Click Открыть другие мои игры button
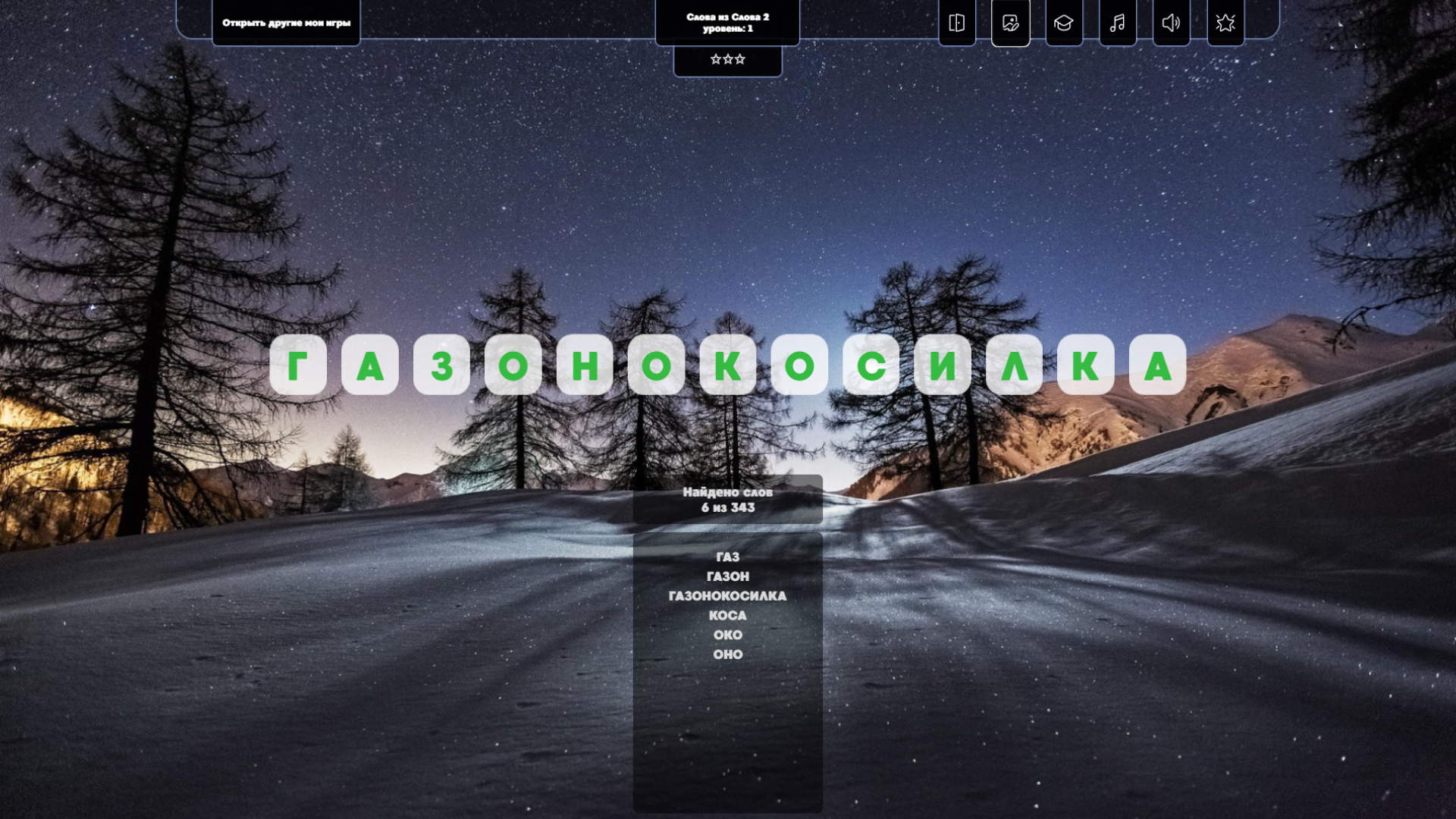This screenshot has width=1456, height=819. pos(286,24)
